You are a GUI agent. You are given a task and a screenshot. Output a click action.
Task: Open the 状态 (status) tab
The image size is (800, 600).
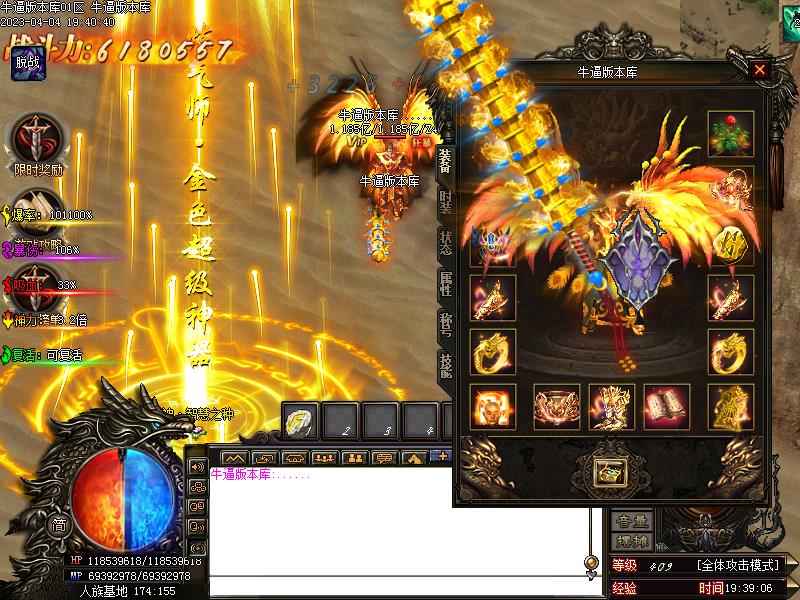(x=444, y=243)
